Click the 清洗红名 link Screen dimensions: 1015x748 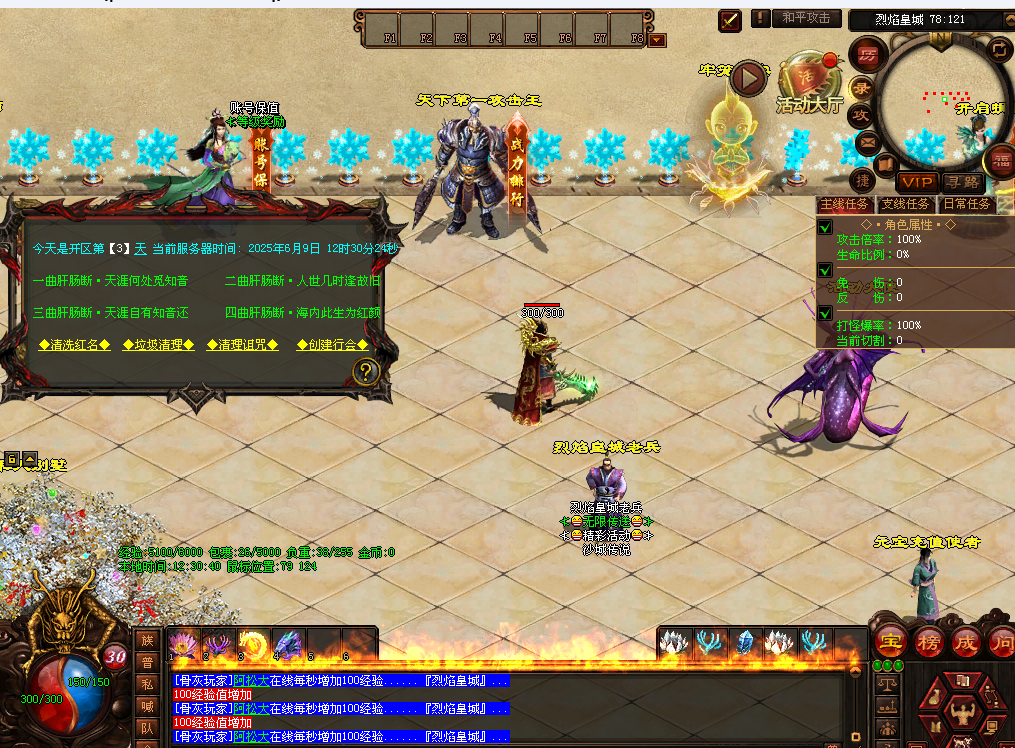coord(74,344)
